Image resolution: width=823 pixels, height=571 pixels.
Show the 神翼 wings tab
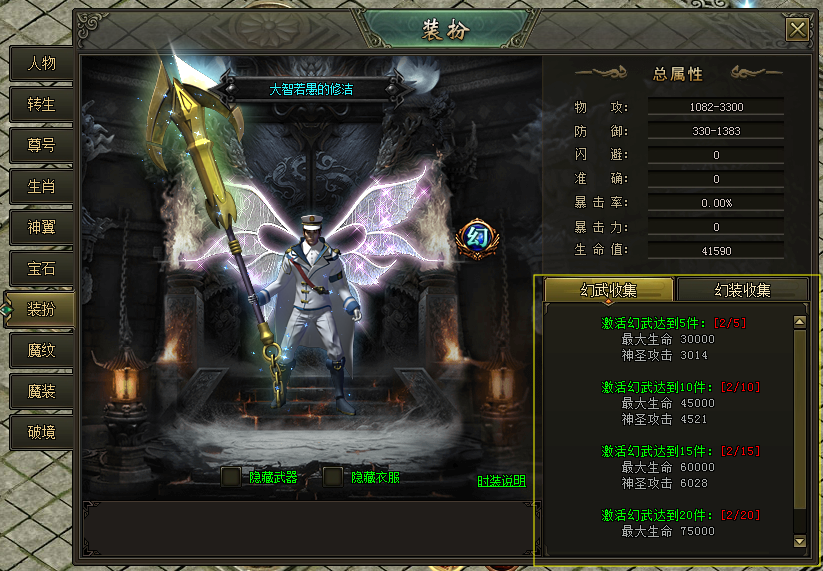41,227
